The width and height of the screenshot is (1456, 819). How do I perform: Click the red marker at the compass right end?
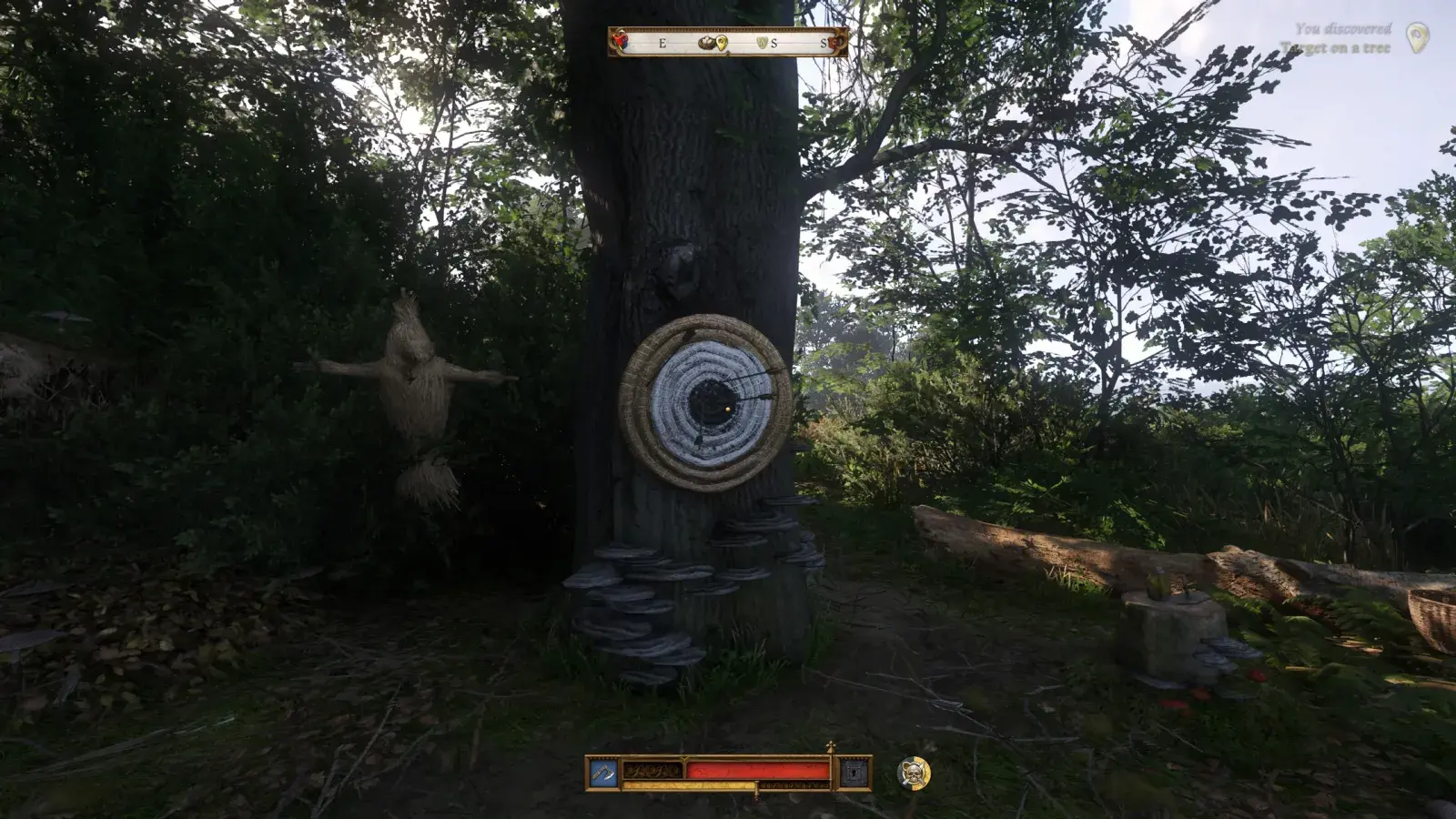click(834, 42)
